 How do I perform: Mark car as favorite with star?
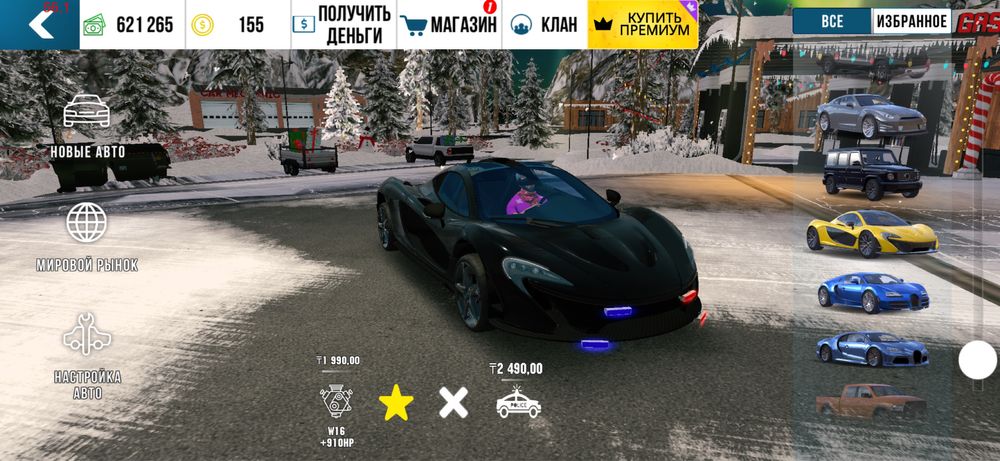(x=396, y=403)
